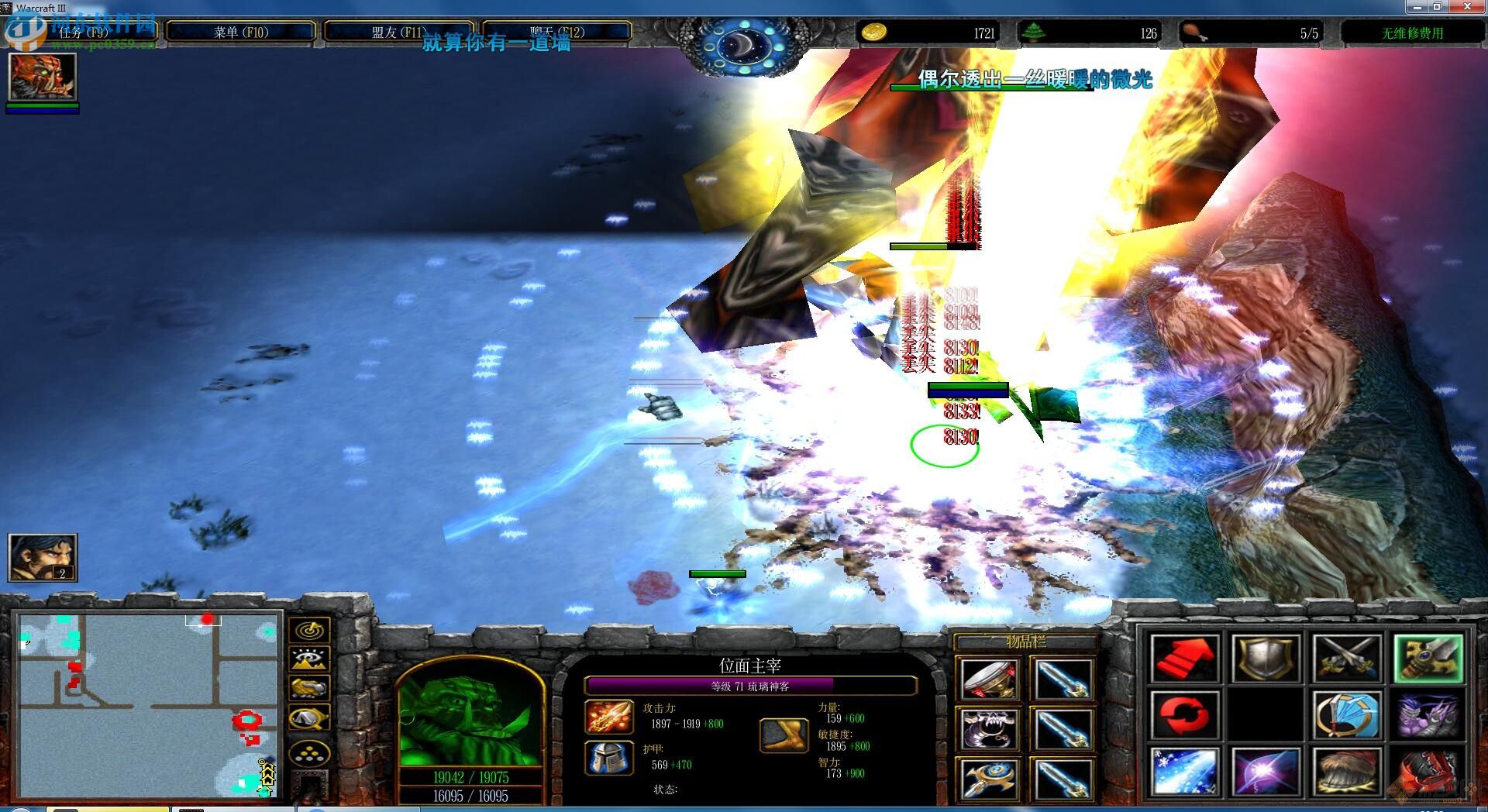1488x812 pixels.
Task: Activate the minimap signal ping button
Action: click(309, 630)
